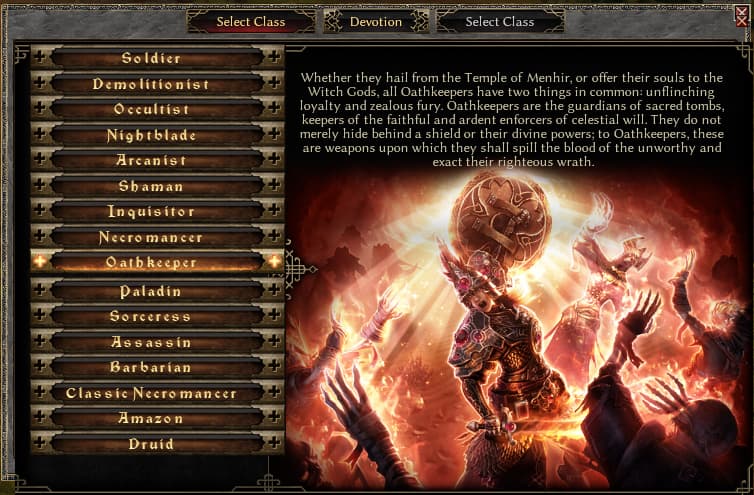The height and width of the screenshot is (495, 754).
Task: Select the Sorceress class entry
Action: click(x=152, y=316)
